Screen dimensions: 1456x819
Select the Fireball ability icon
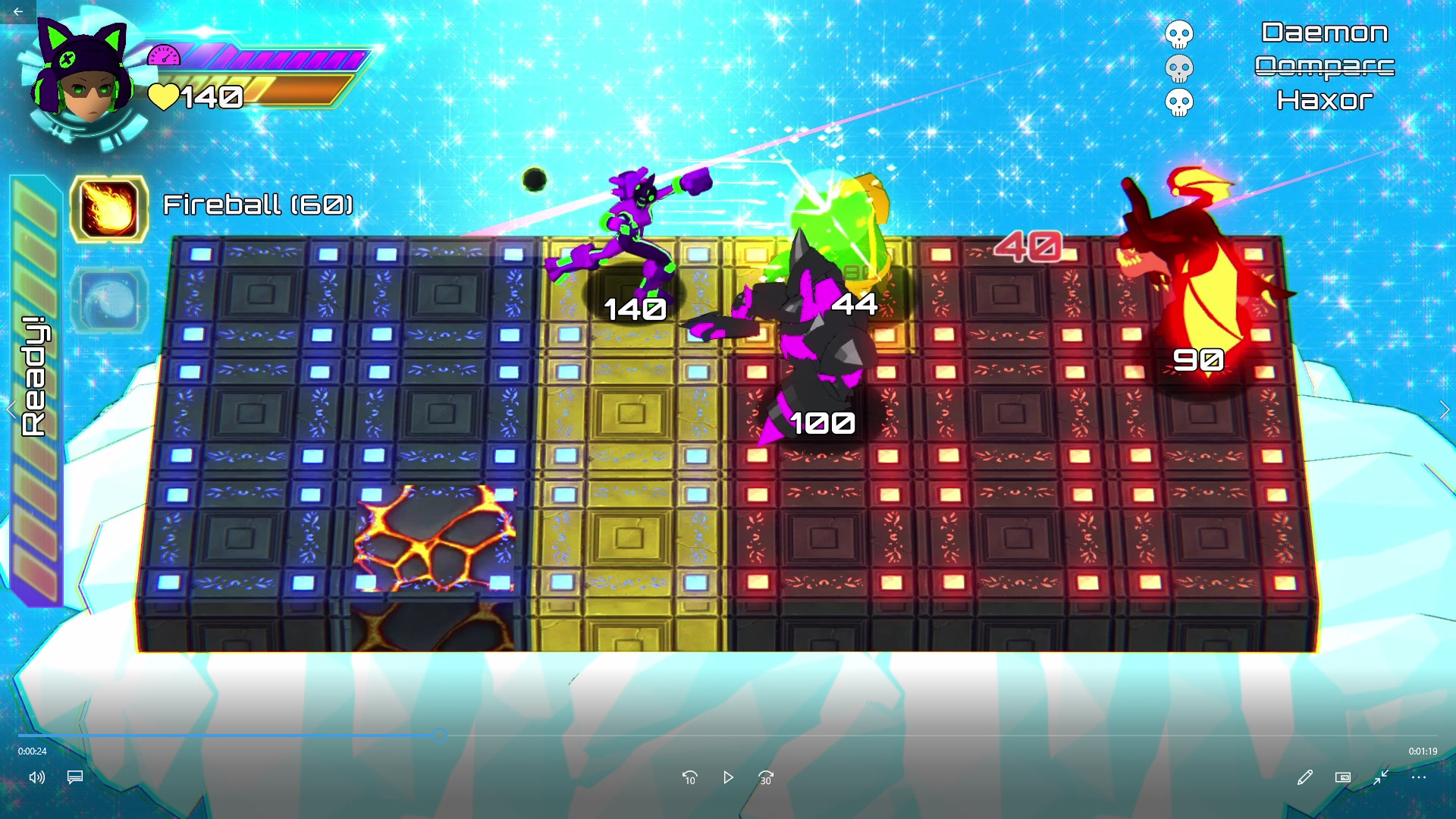(x=108, y=209)
